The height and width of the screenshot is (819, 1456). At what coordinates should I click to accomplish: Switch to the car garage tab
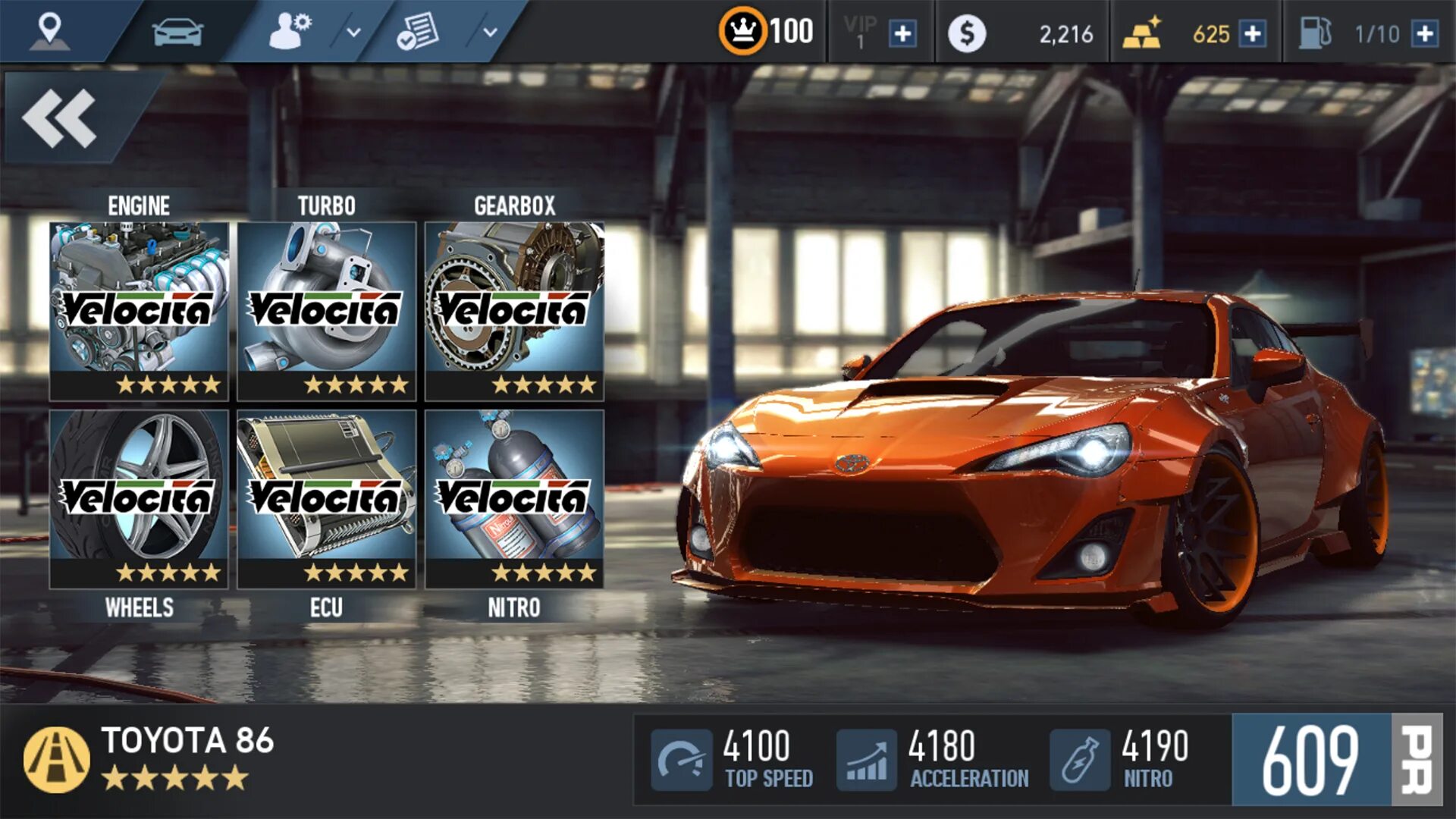pyautogui.click(x=177, y=33)
